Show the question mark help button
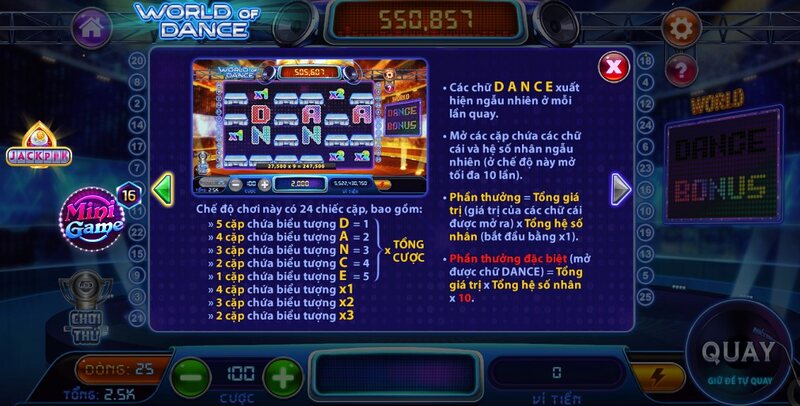 (680, 69)
